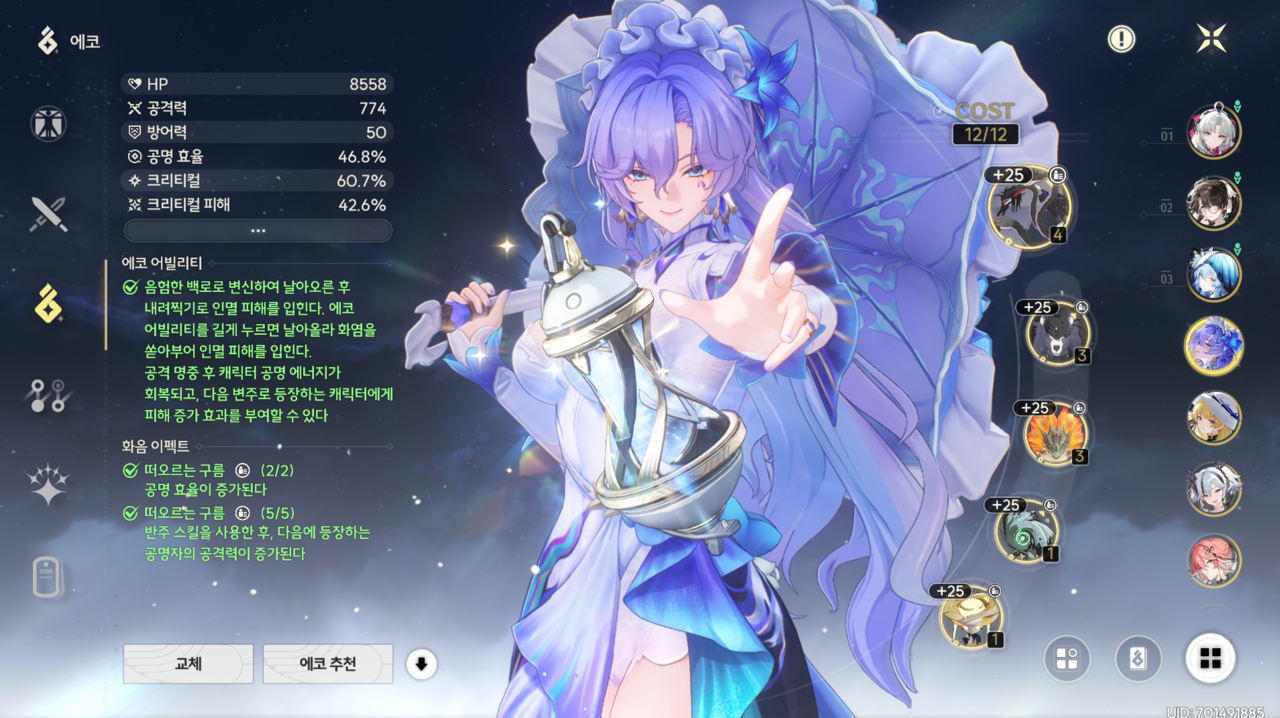1280x718 pixels.
Task: Expand the stats list with the ellipsis bar
Action: point(258,230)
